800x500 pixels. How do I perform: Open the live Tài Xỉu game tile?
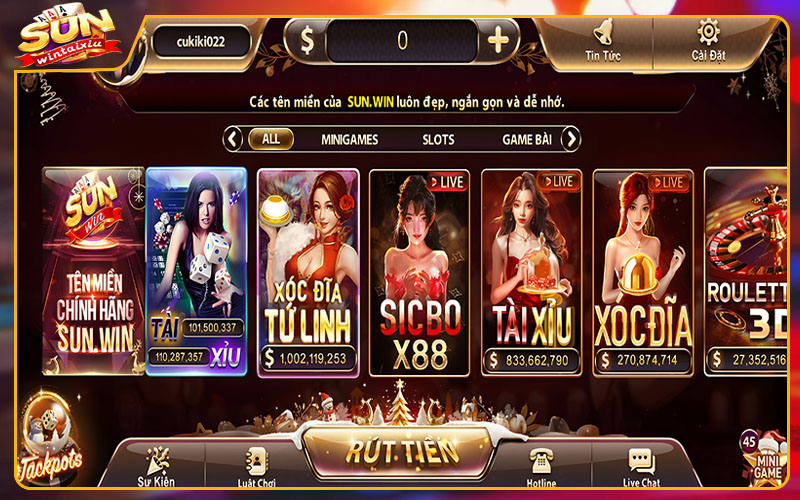[x=532, y=270]
